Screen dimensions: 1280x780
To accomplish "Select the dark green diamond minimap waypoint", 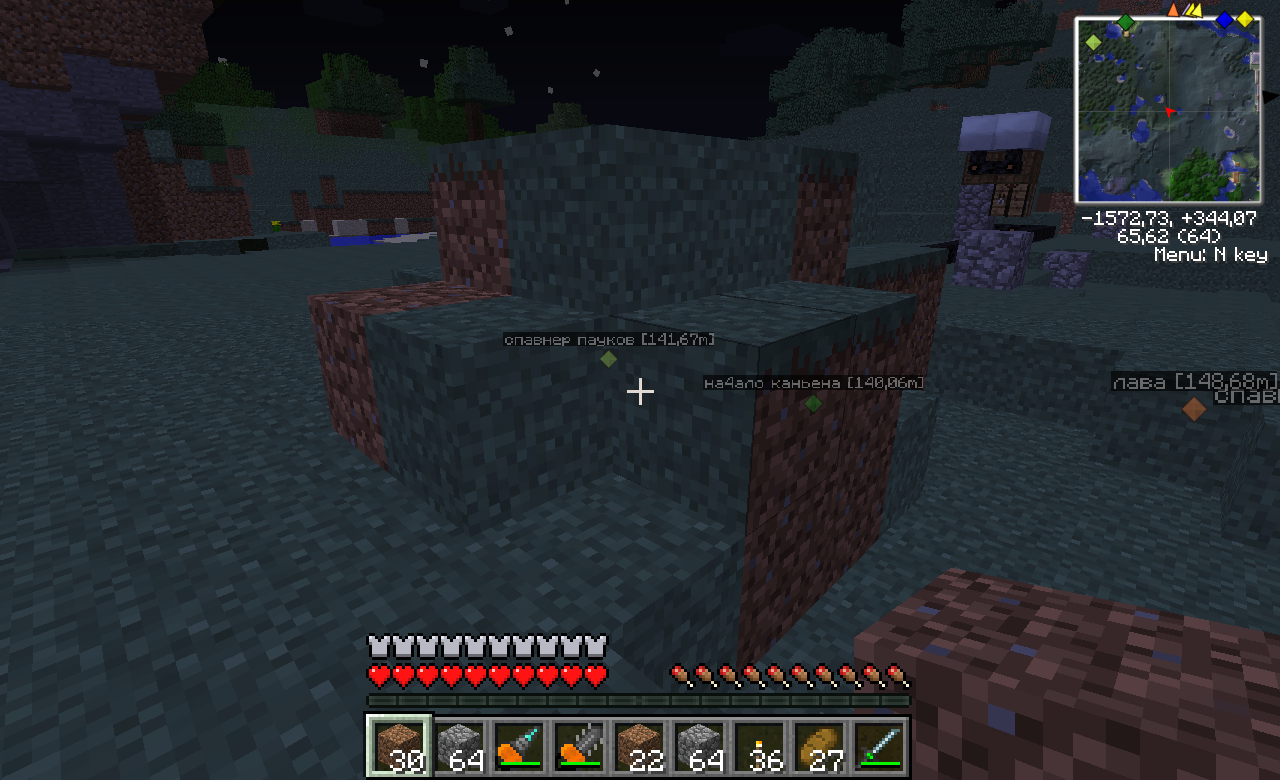I will coord(1126,22).
